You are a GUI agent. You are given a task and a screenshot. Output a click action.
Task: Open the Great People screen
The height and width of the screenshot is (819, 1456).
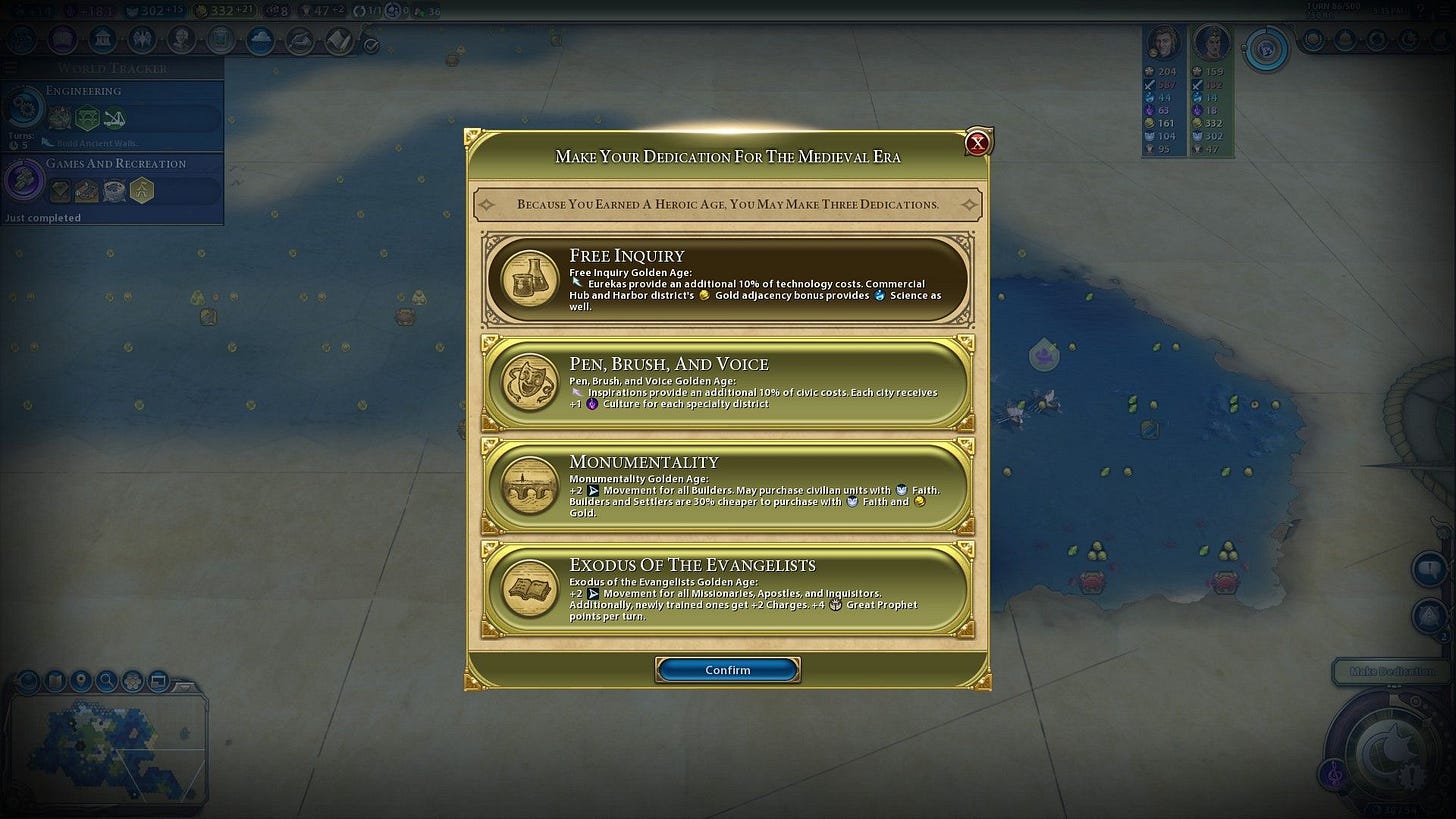coord(181,39)
